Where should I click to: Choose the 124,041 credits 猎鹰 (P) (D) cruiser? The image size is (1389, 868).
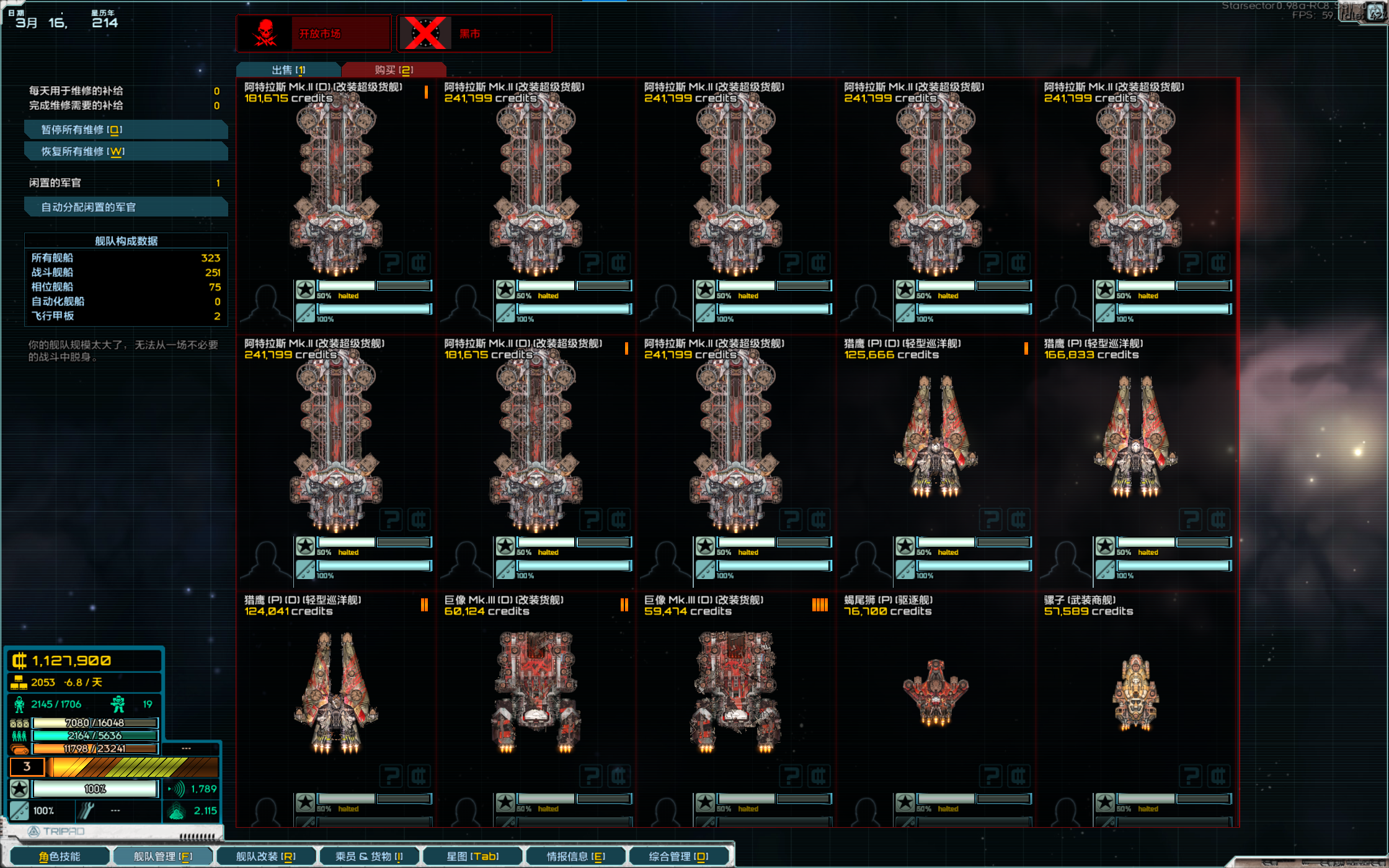click(336, 692)
